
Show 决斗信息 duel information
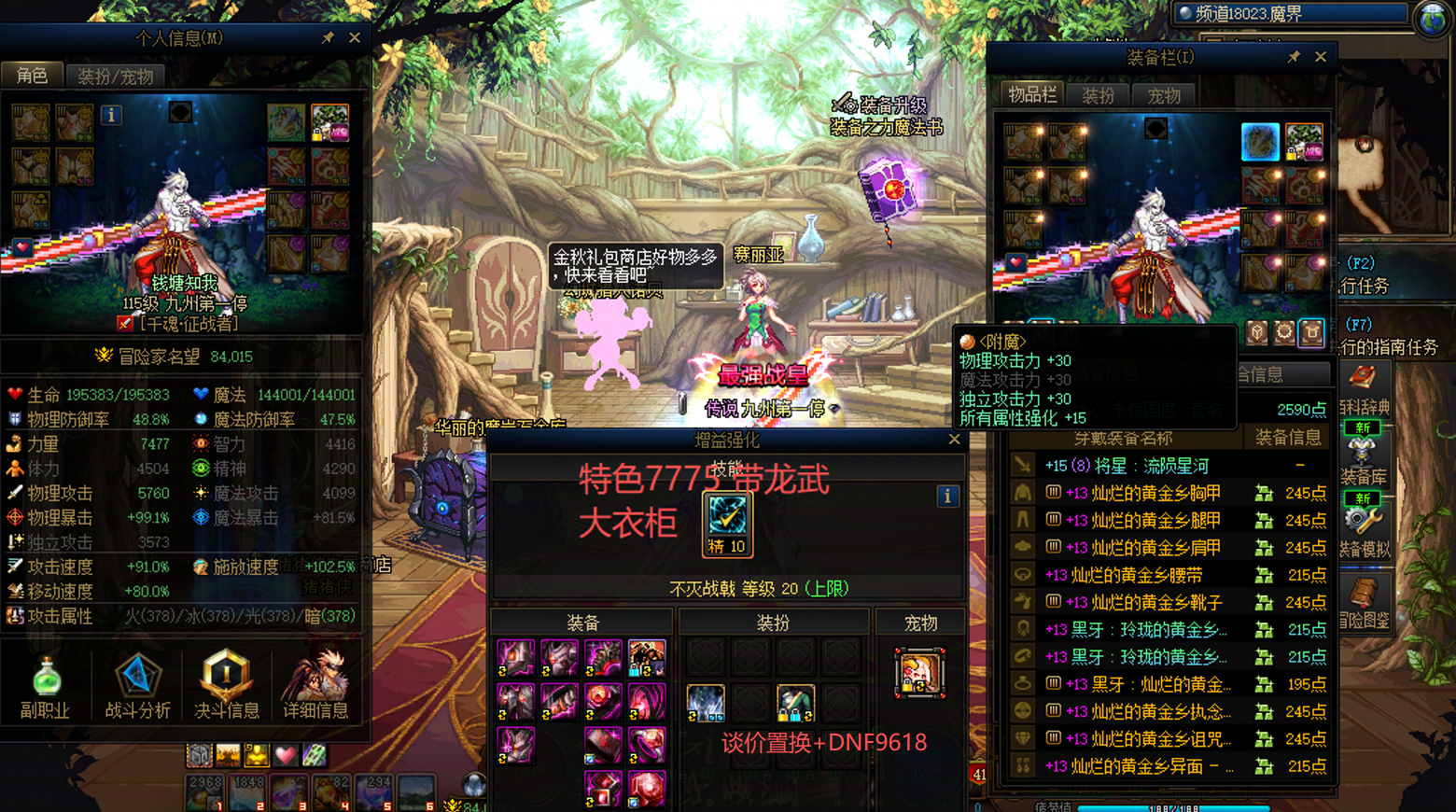[226, 687]
